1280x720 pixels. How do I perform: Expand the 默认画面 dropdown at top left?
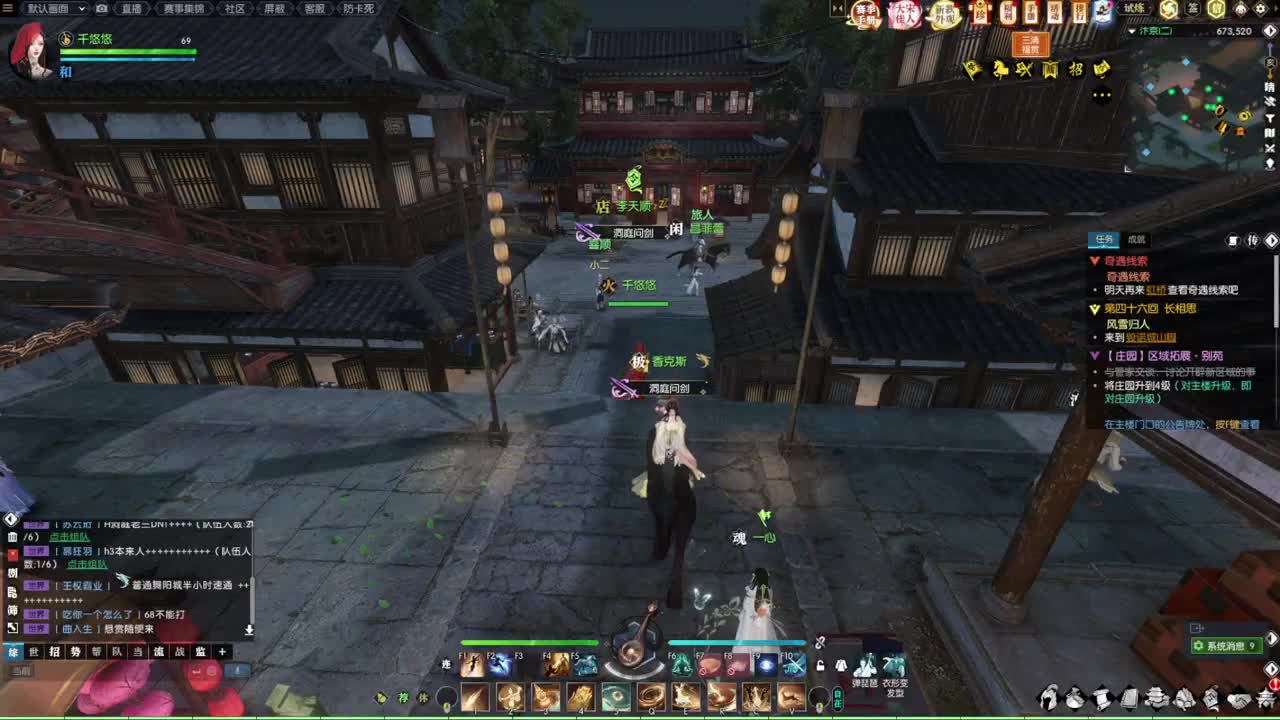point(81,9)
